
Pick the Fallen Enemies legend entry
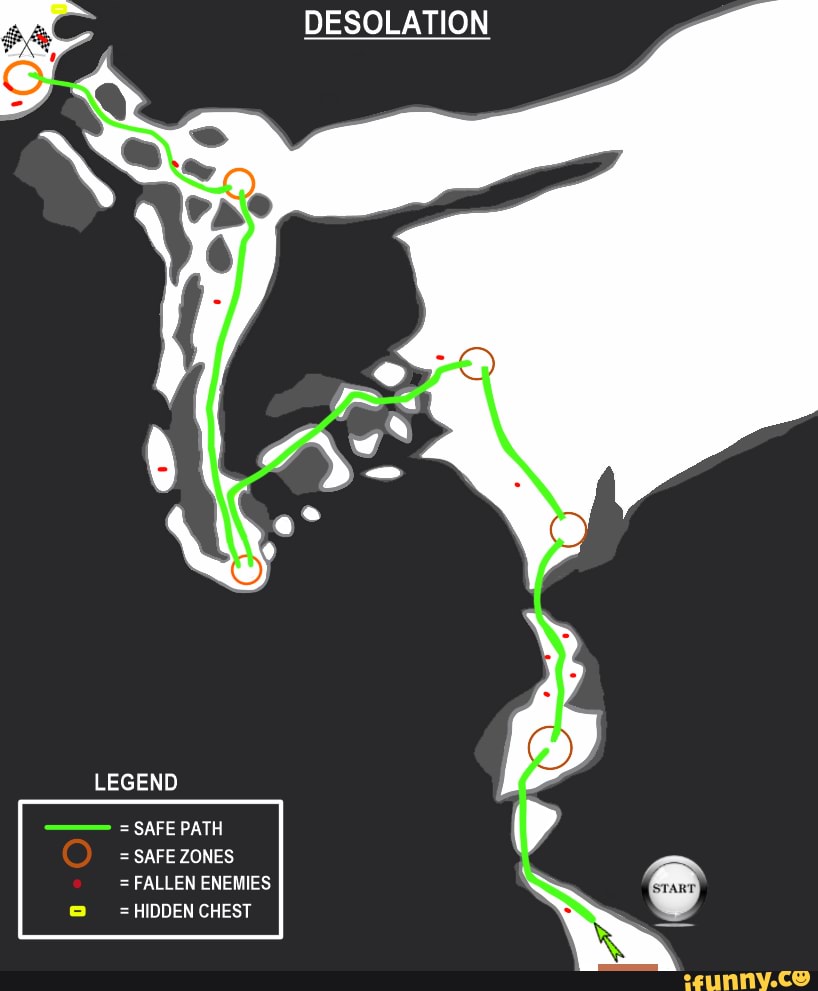147,883
